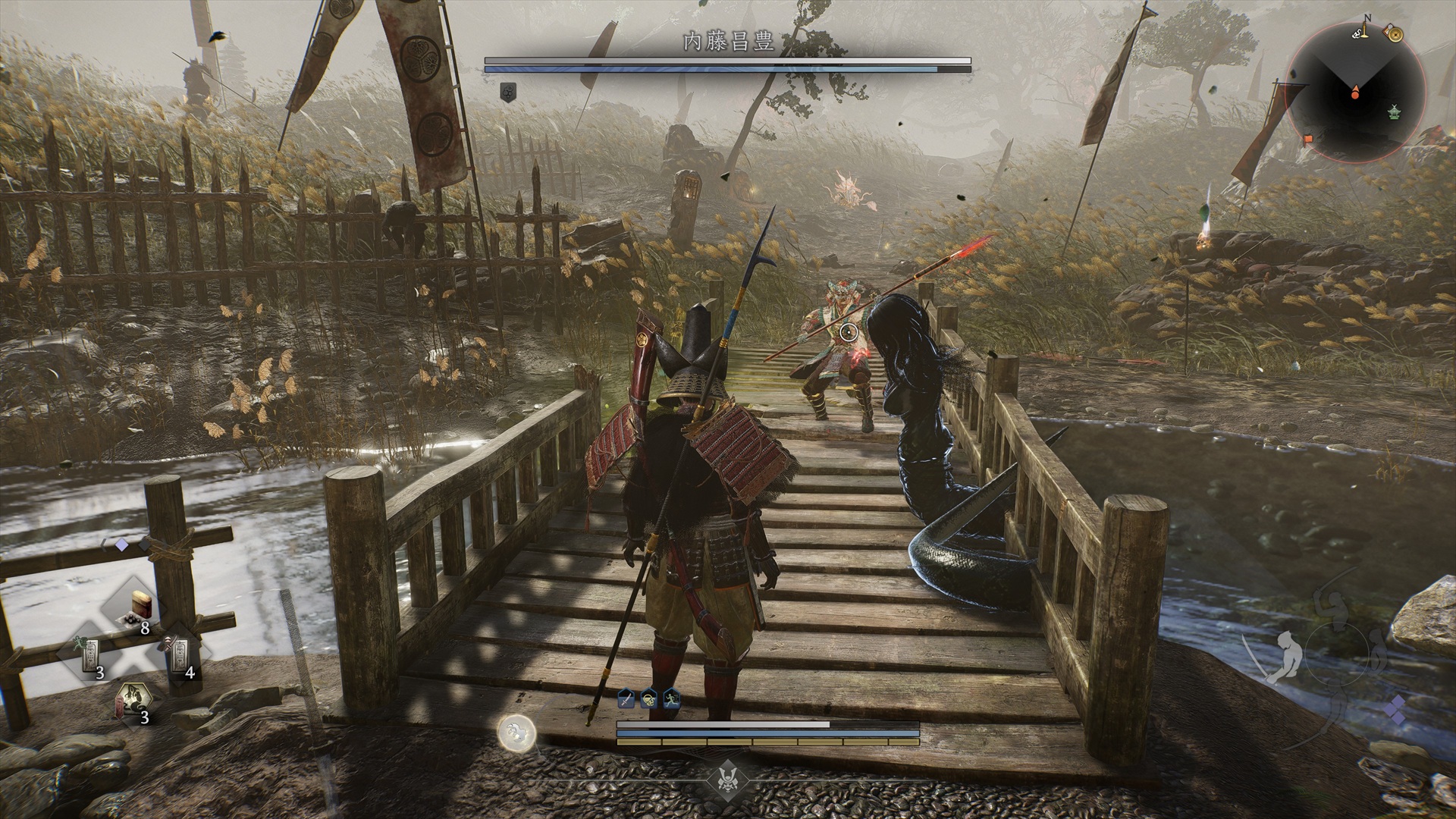This screenshot has width=1456, height=819.
Task: Use the talisman with green running figure
Action: (93, 654)
